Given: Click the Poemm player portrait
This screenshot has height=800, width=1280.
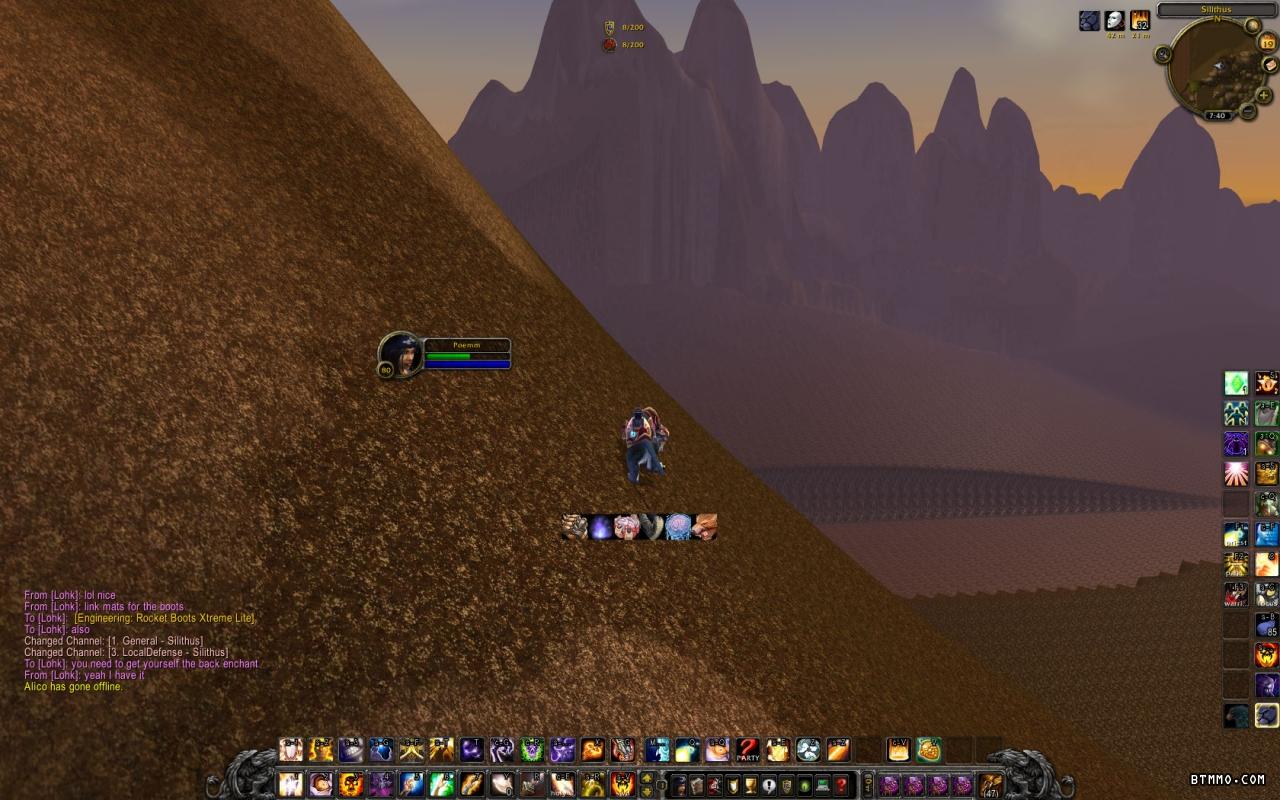Looking at the screenshot, I should point(401,354).
